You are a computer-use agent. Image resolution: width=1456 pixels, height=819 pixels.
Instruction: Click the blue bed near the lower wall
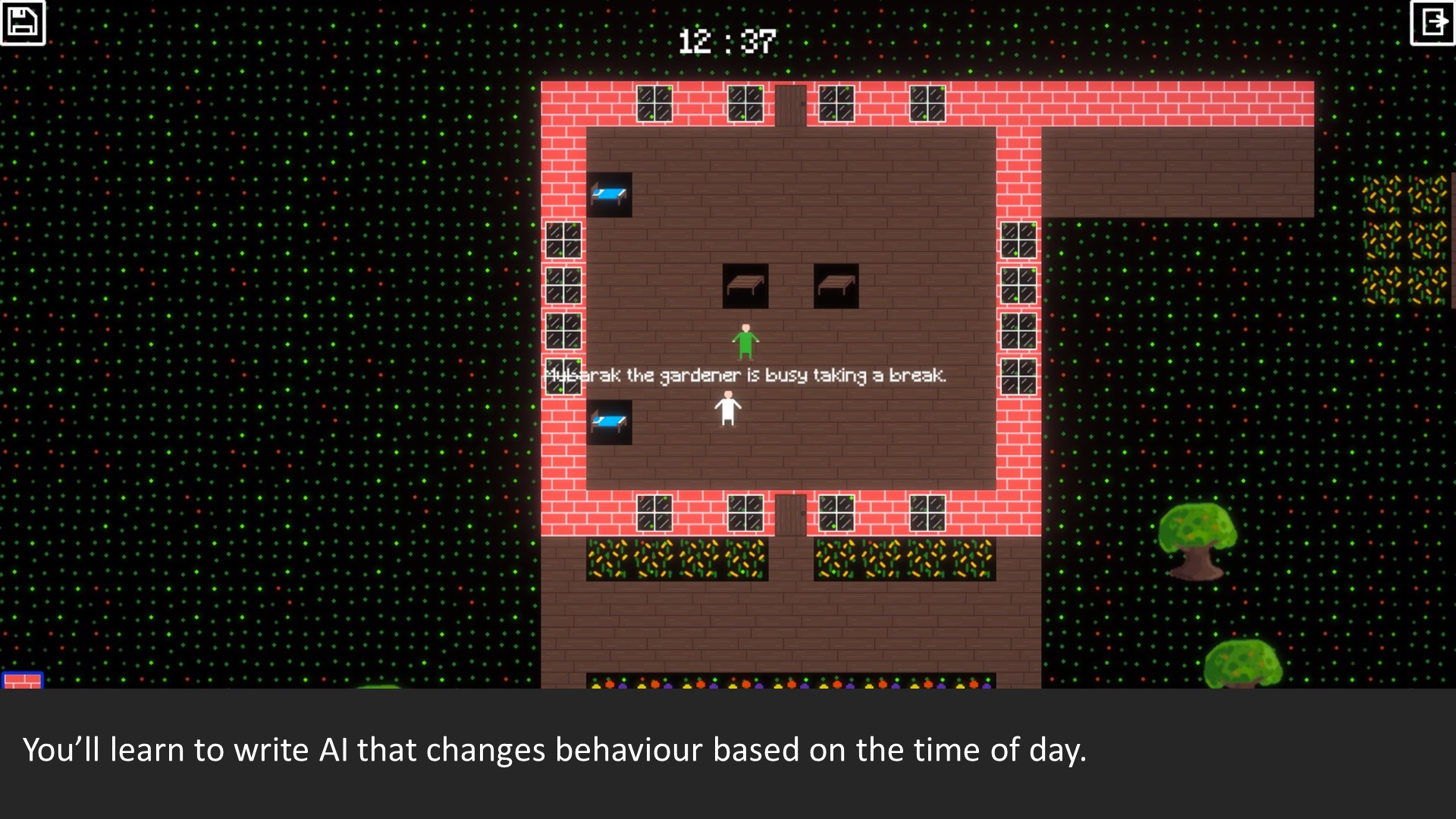click(611, 421)
